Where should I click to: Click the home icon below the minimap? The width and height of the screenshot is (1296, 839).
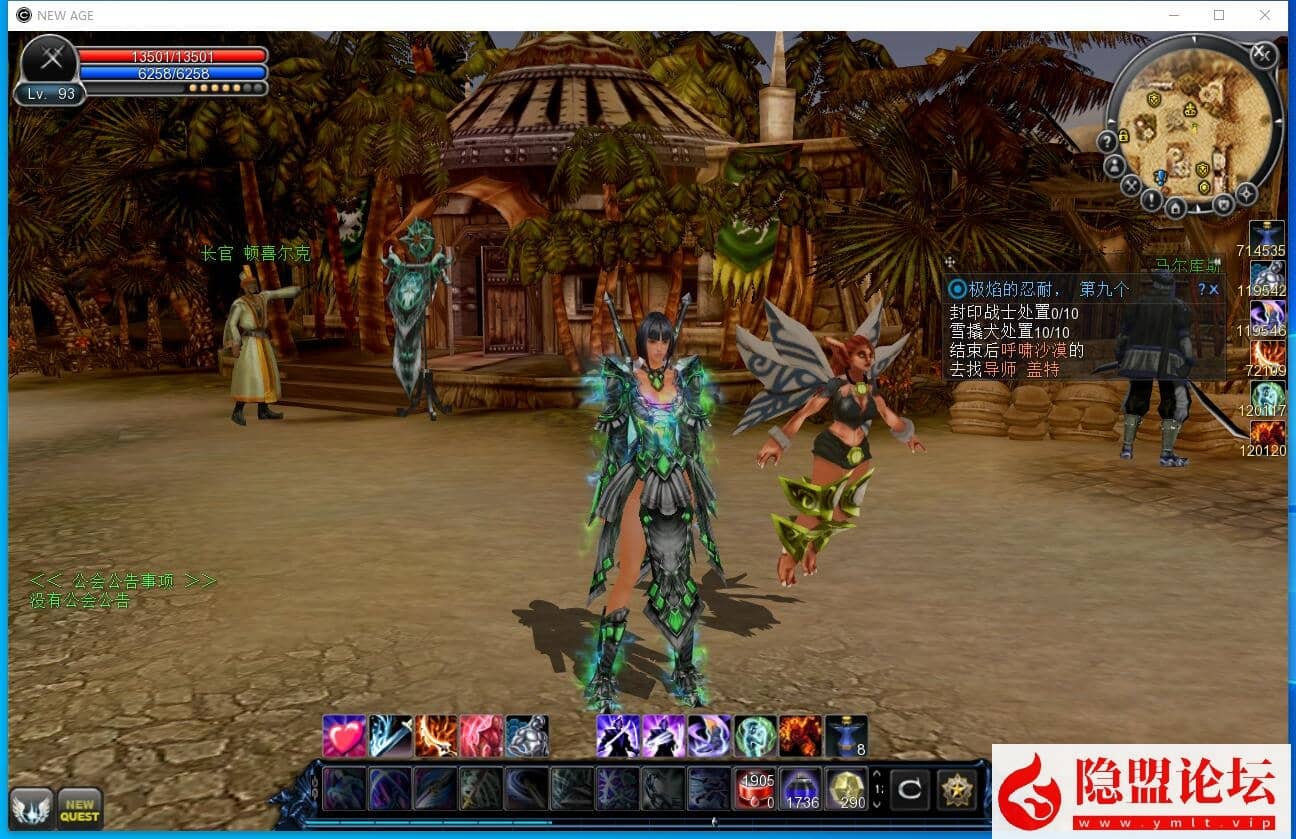pyautogui.click(x=1175, y=208)
